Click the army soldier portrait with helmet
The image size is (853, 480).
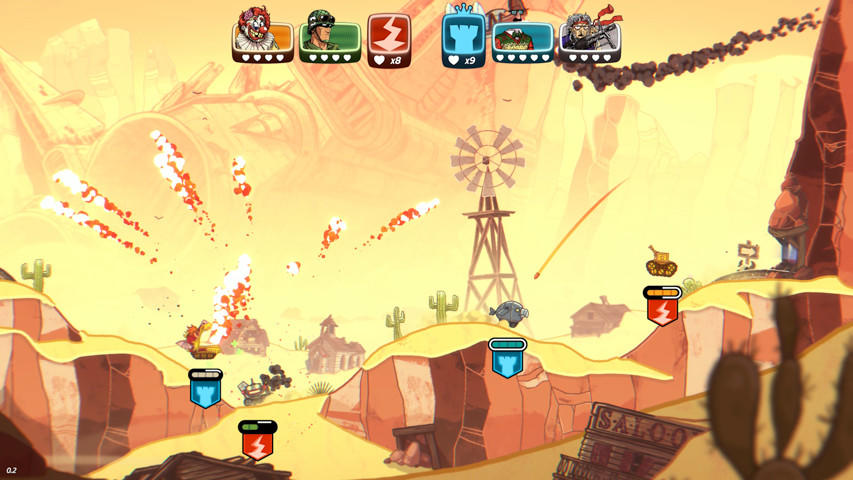(x=329, y=35)
